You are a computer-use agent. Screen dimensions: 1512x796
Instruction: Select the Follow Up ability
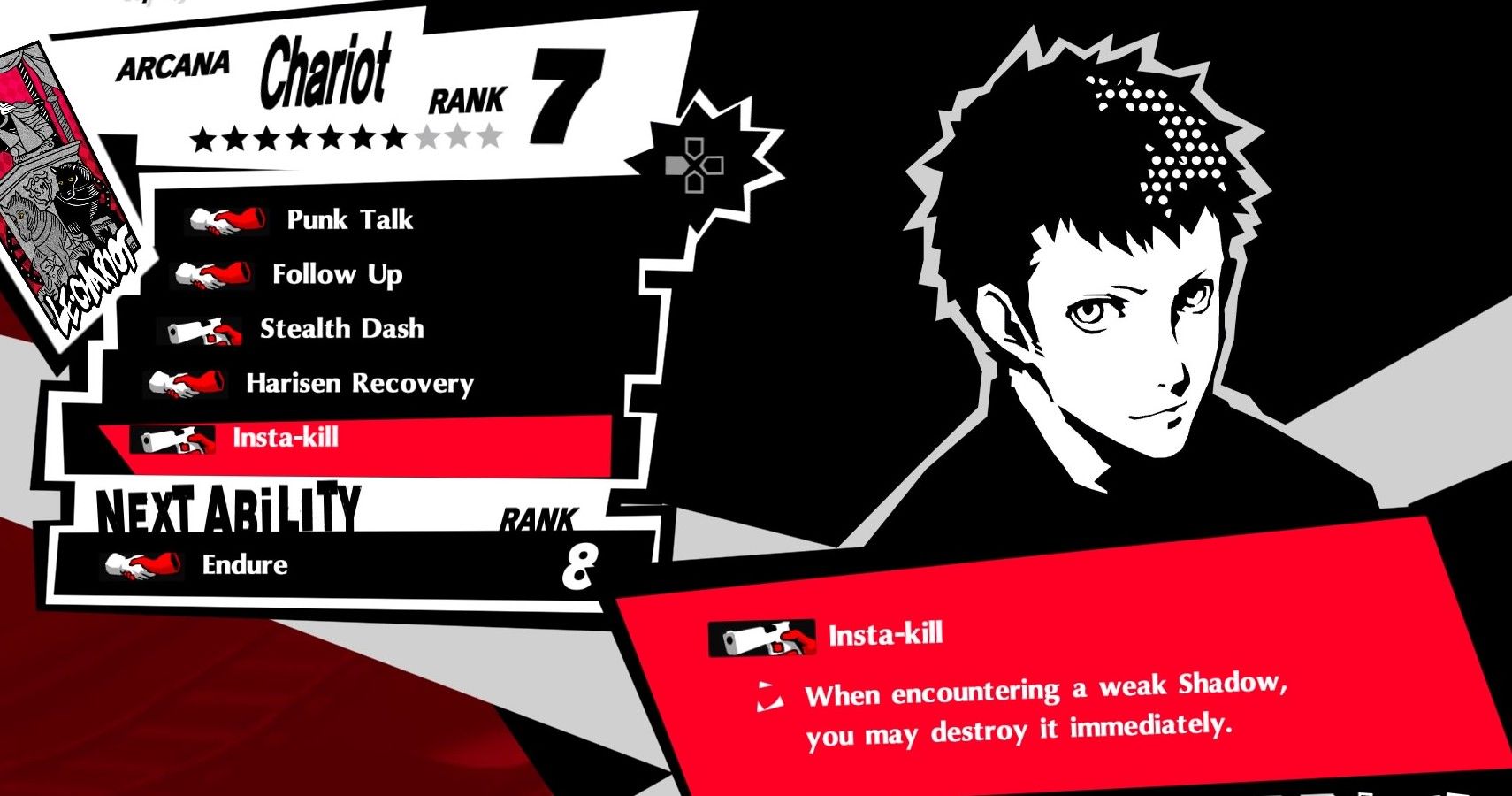point(336,275)
